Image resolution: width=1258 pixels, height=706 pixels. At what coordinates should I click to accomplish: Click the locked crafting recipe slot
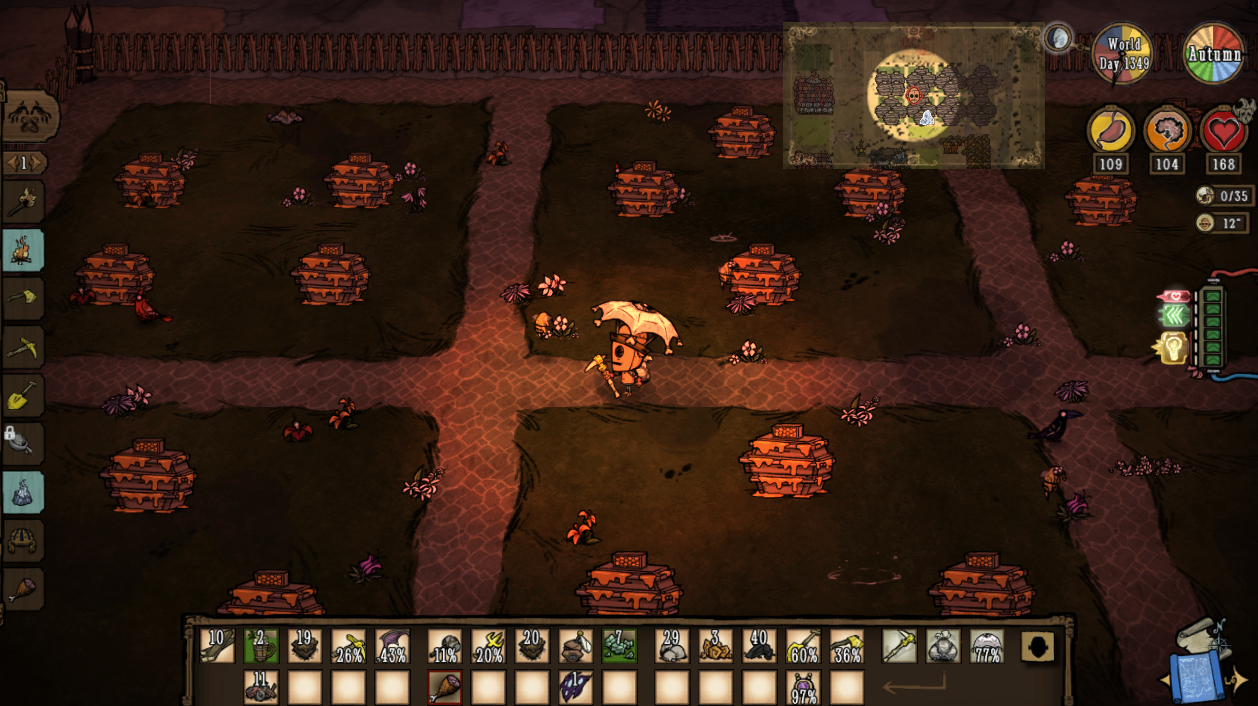pos(23,443)
